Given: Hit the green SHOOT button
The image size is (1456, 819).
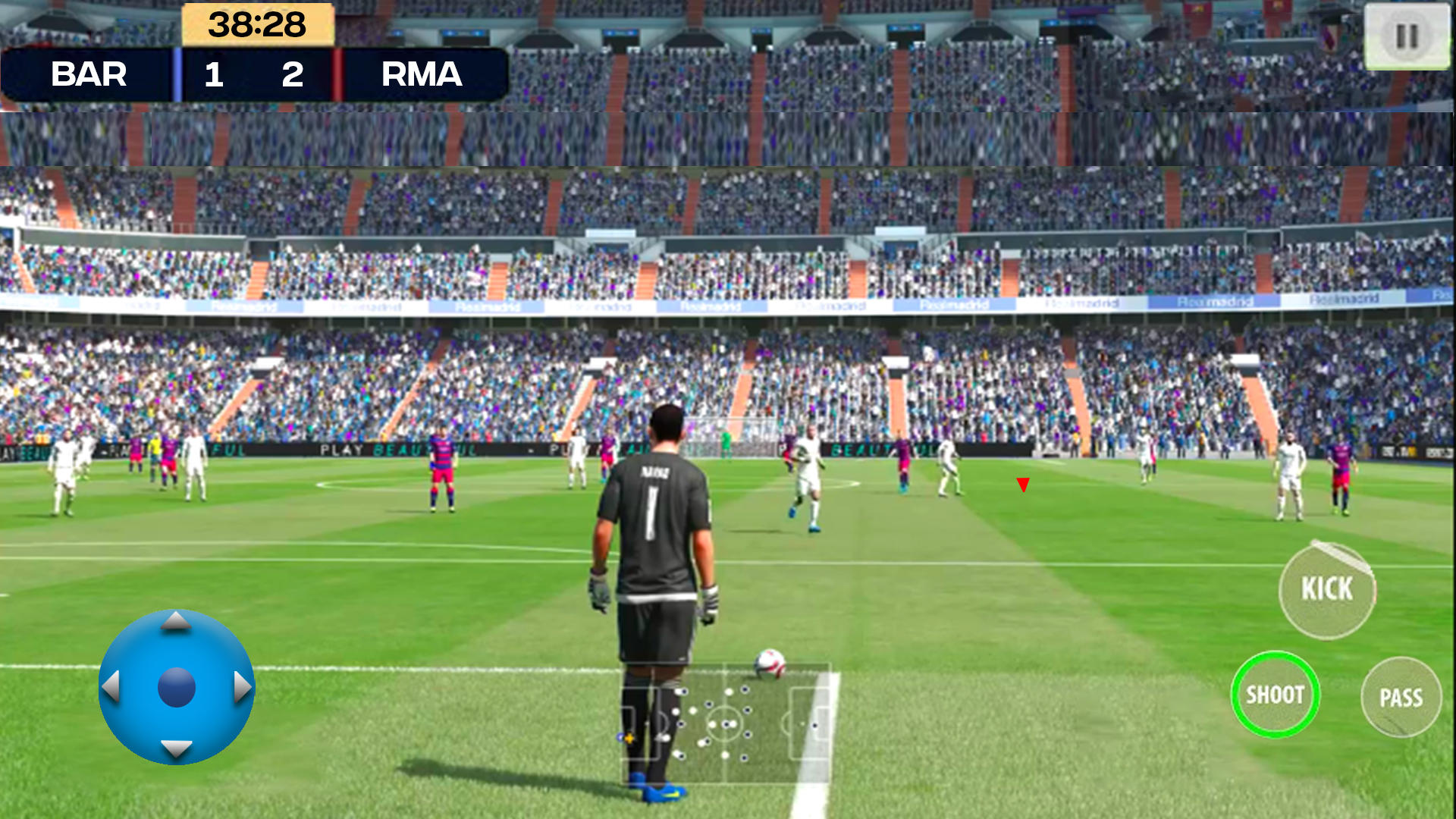Looking at the screenshot, I should click(x=1276, y=695).
